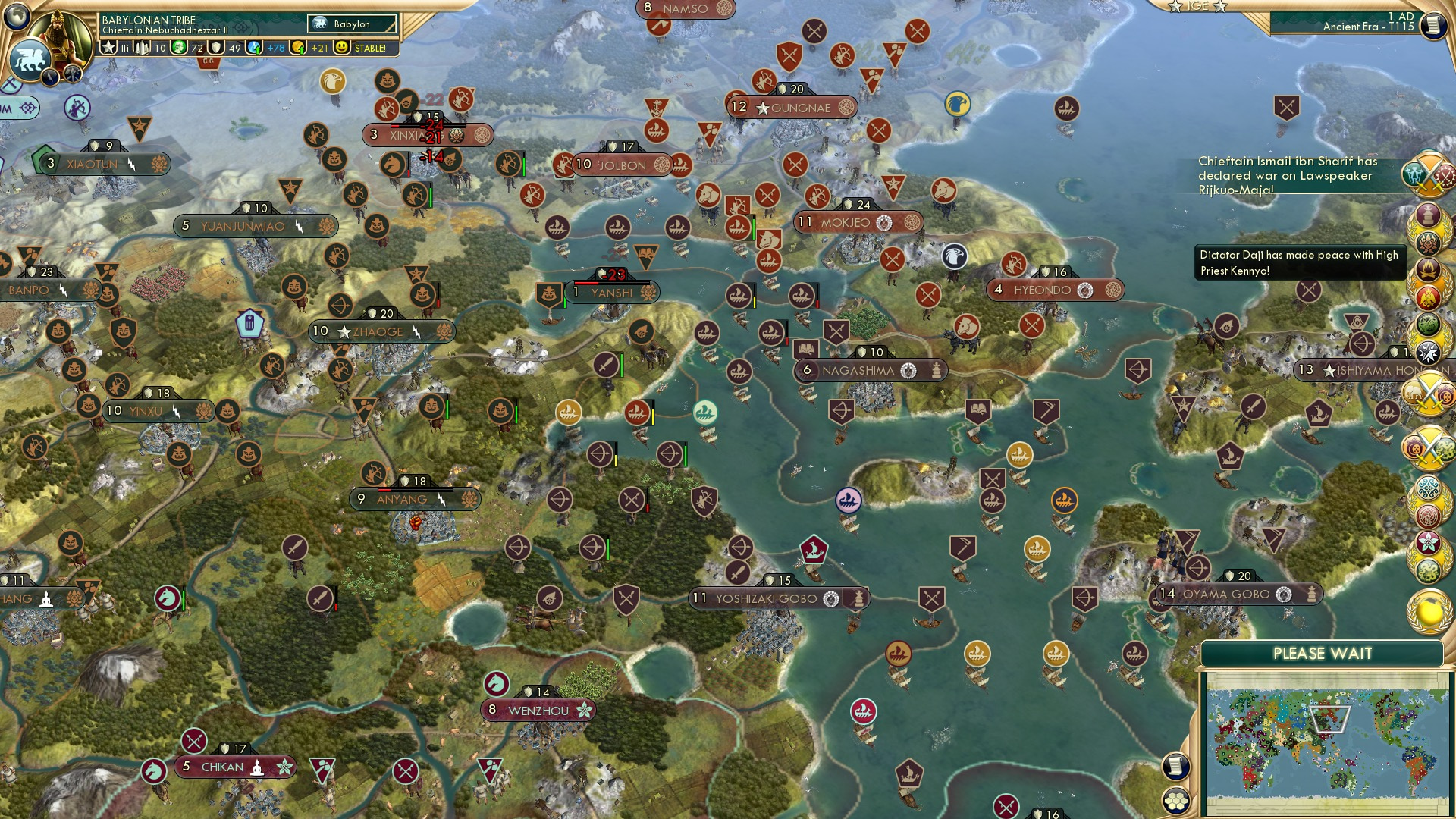Click the lightning bolt icon below leader portrait

[52, 76]
